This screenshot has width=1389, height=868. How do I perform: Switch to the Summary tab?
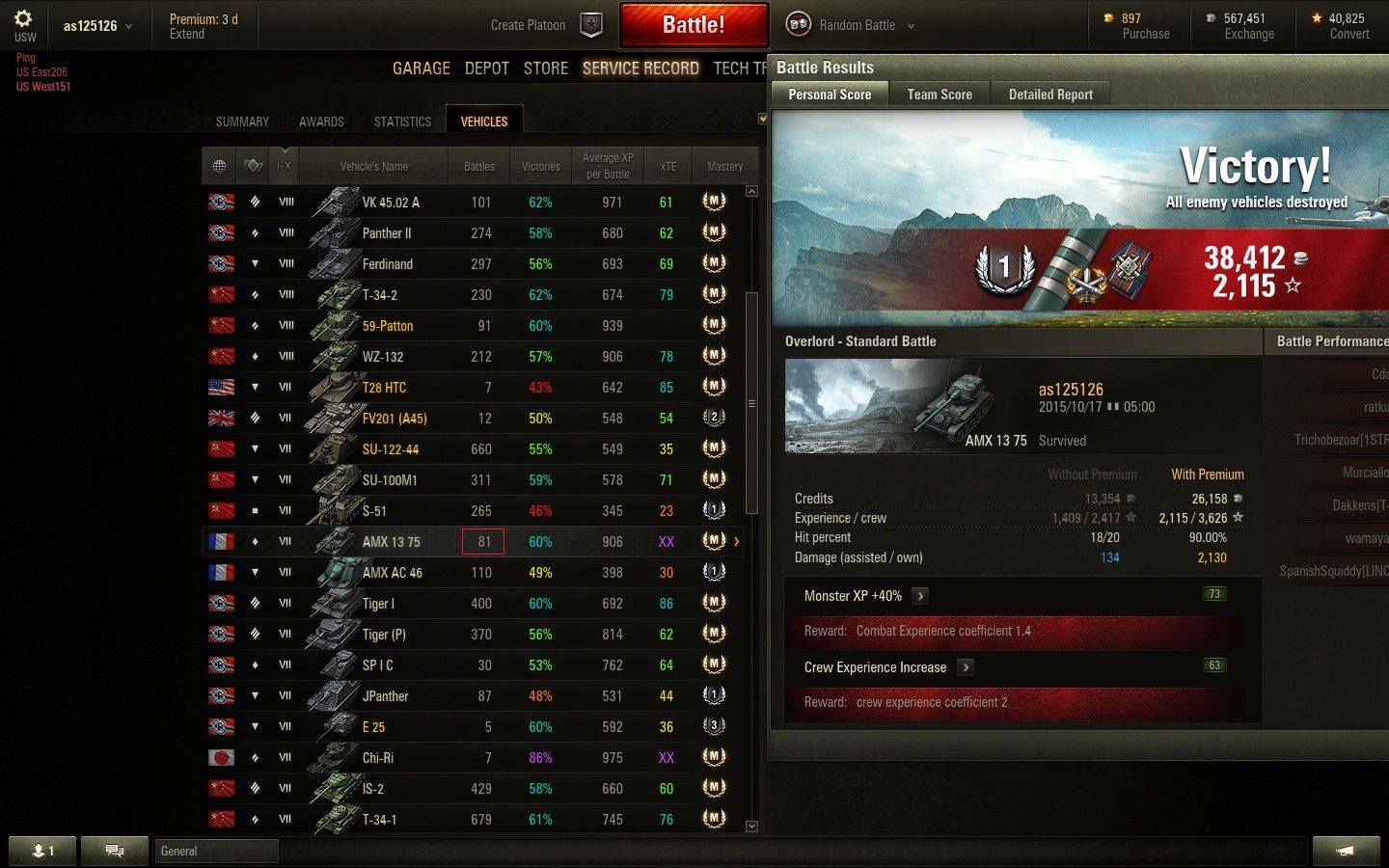point(242,122)
